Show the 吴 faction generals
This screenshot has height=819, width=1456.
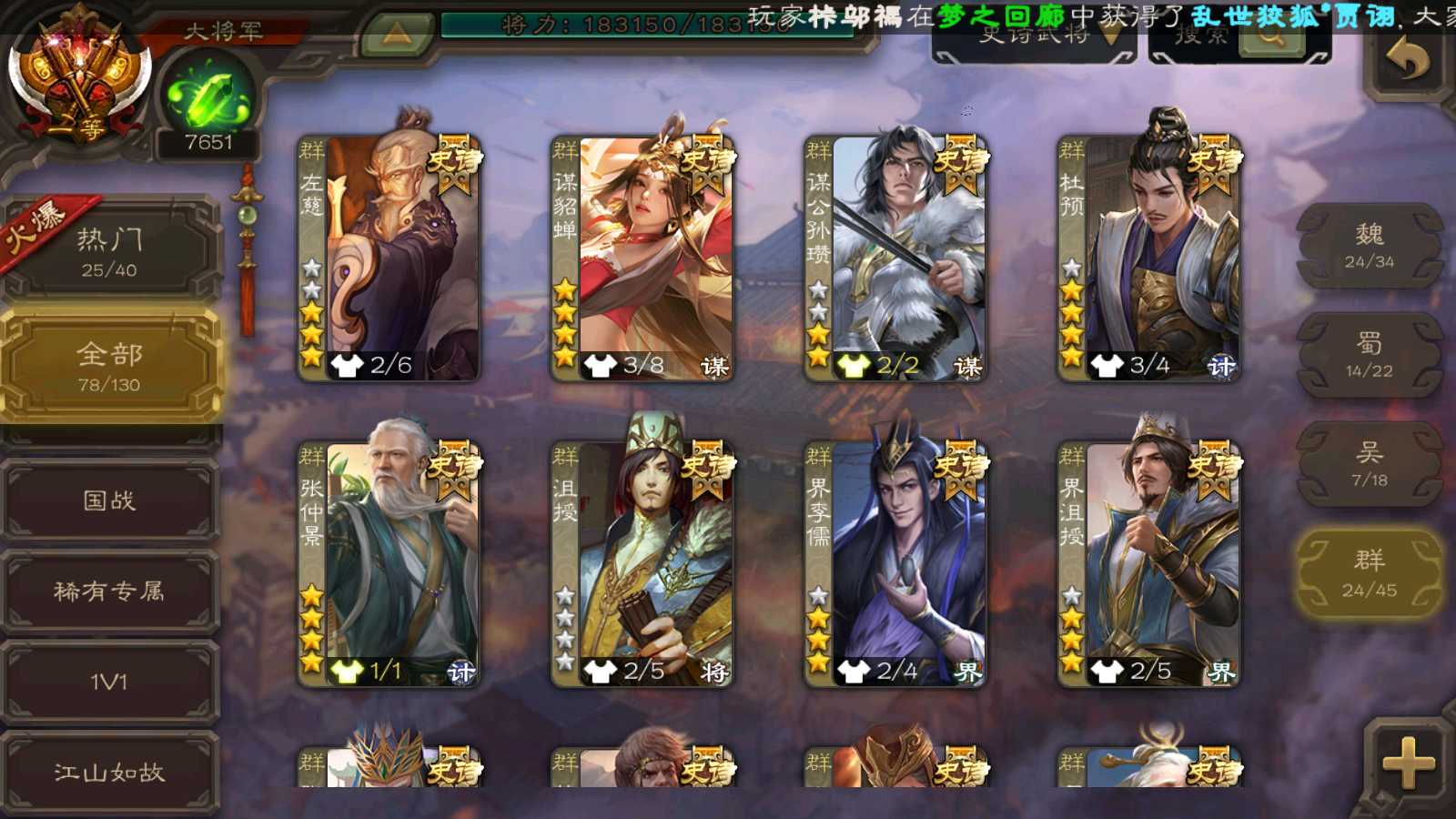1369,464
